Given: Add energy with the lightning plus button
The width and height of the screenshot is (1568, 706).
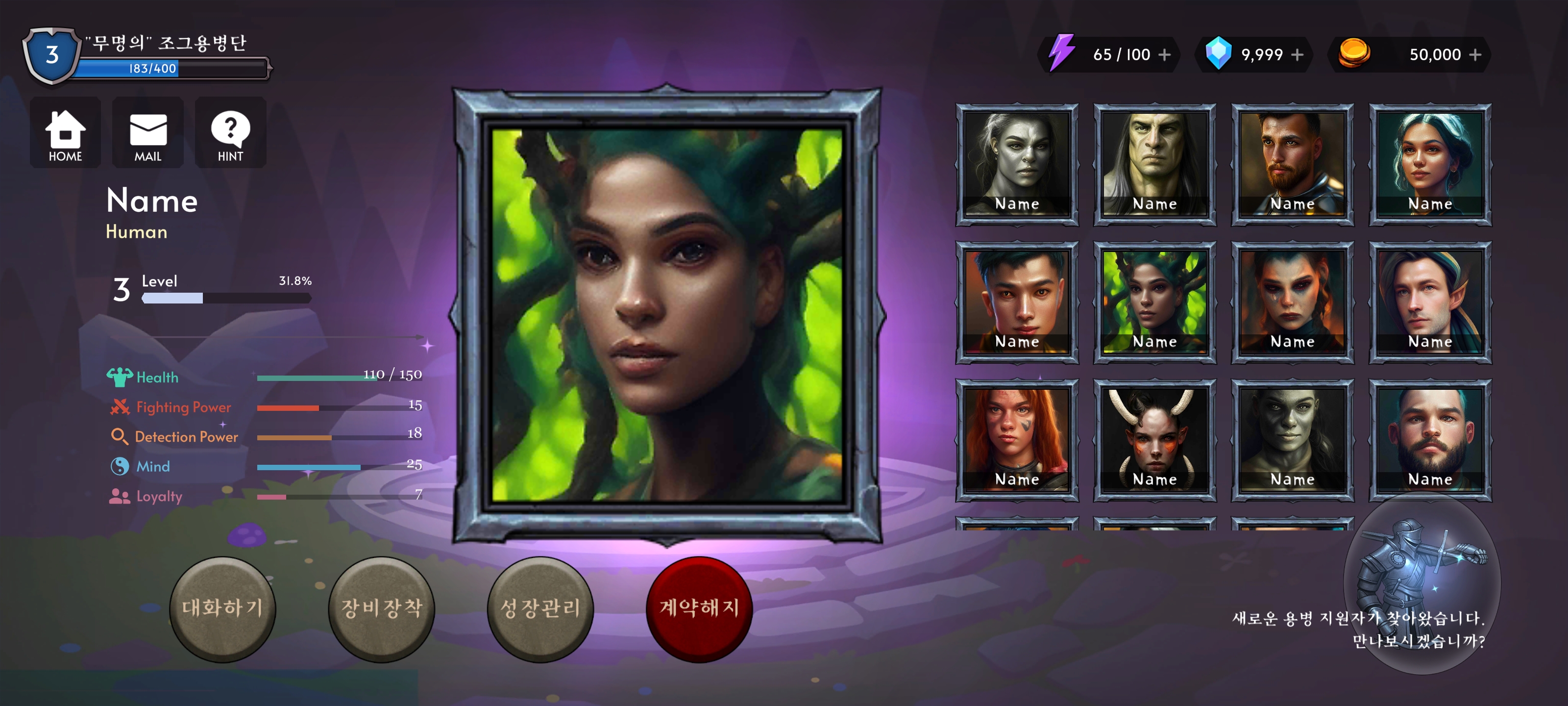Looking at the screenshot, I should tap(1164, 55).
